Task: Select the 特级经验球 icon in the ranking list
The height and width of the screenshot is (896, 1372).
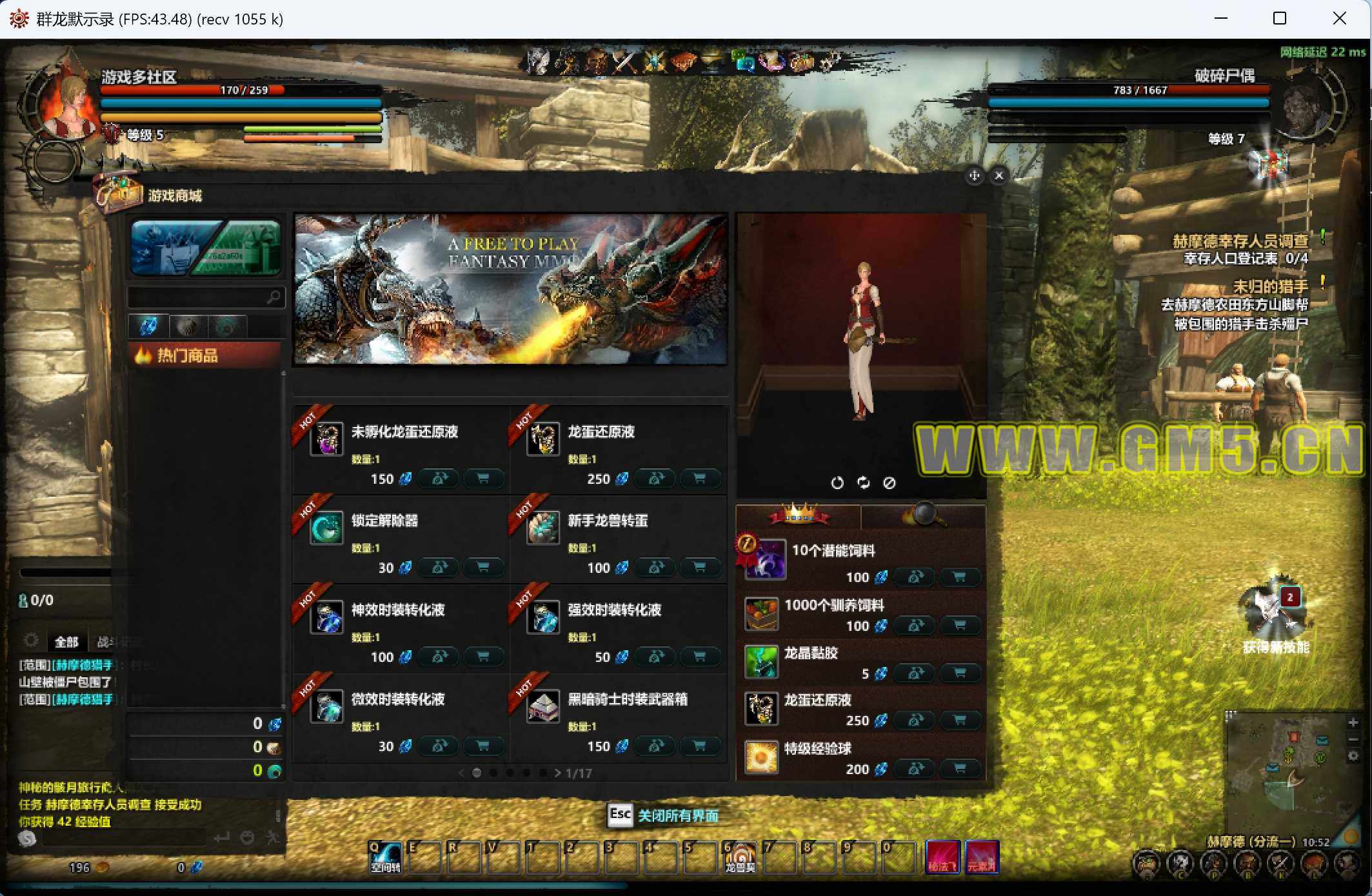Action: point(761,757)
